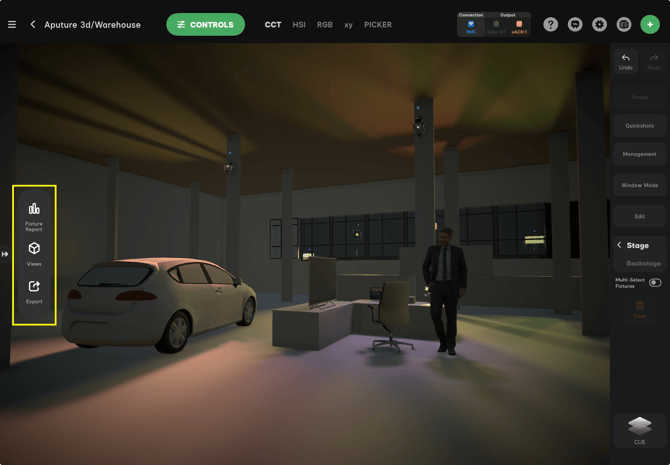Undo the last action
Viewport: 670px width, 465px height.
point(626,61)
